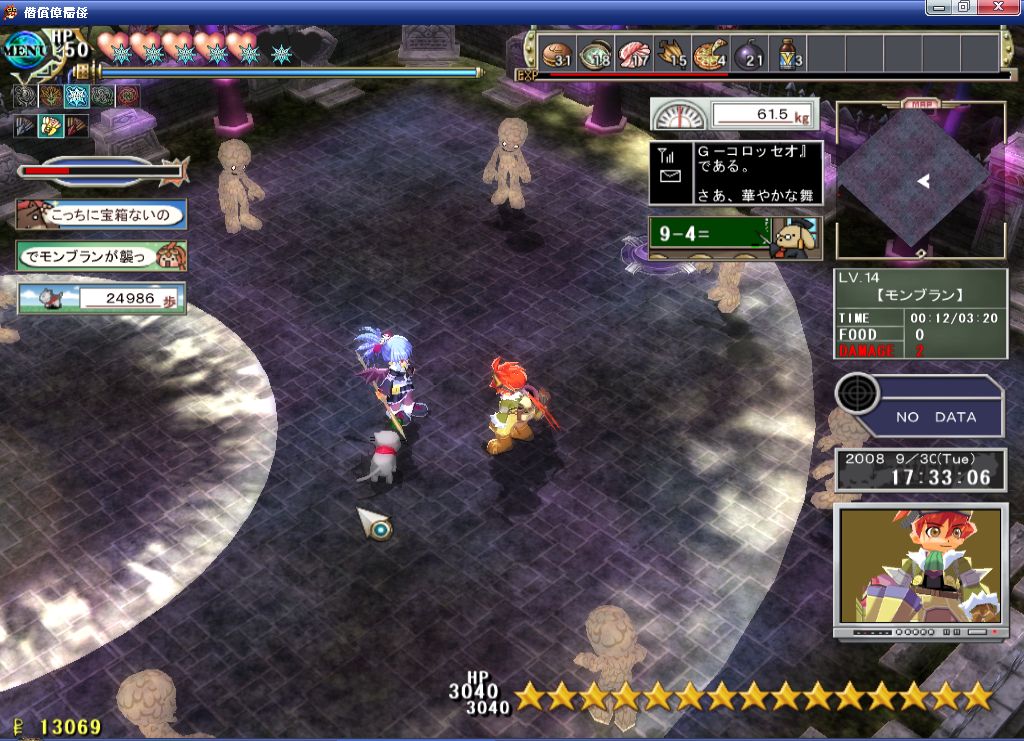Open the minimap panel
Image resolution: width=1024 pixels, height=741 pixels.
(920, 181)
